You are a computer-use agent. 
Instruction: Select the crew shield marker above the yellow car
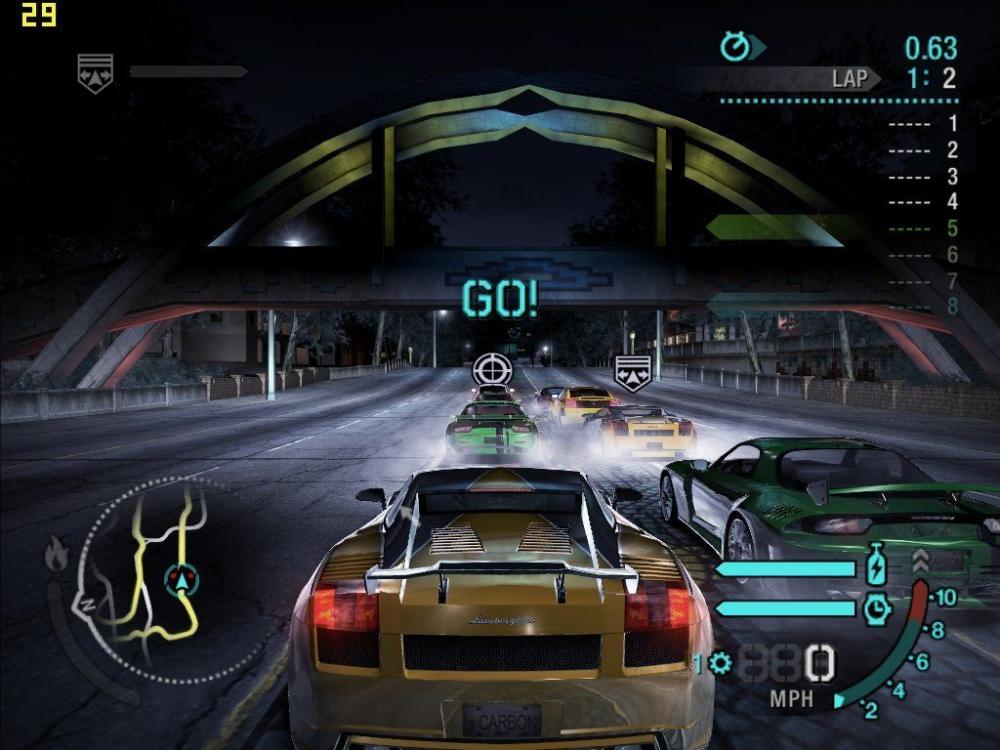point(632,372)
